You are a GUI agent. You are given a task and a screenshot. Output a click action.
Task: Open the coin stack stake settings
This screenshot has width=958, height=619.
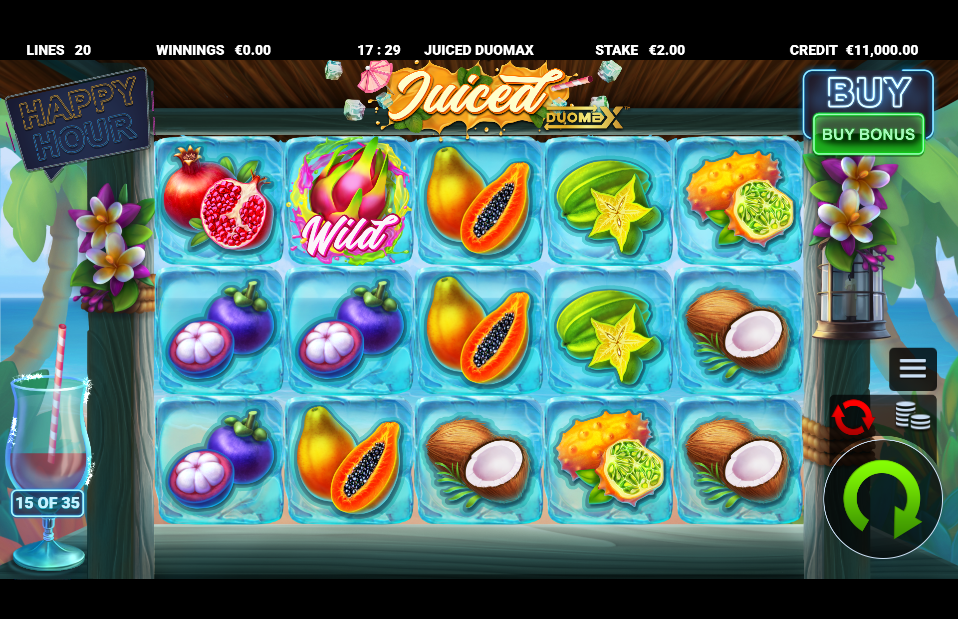912,415
